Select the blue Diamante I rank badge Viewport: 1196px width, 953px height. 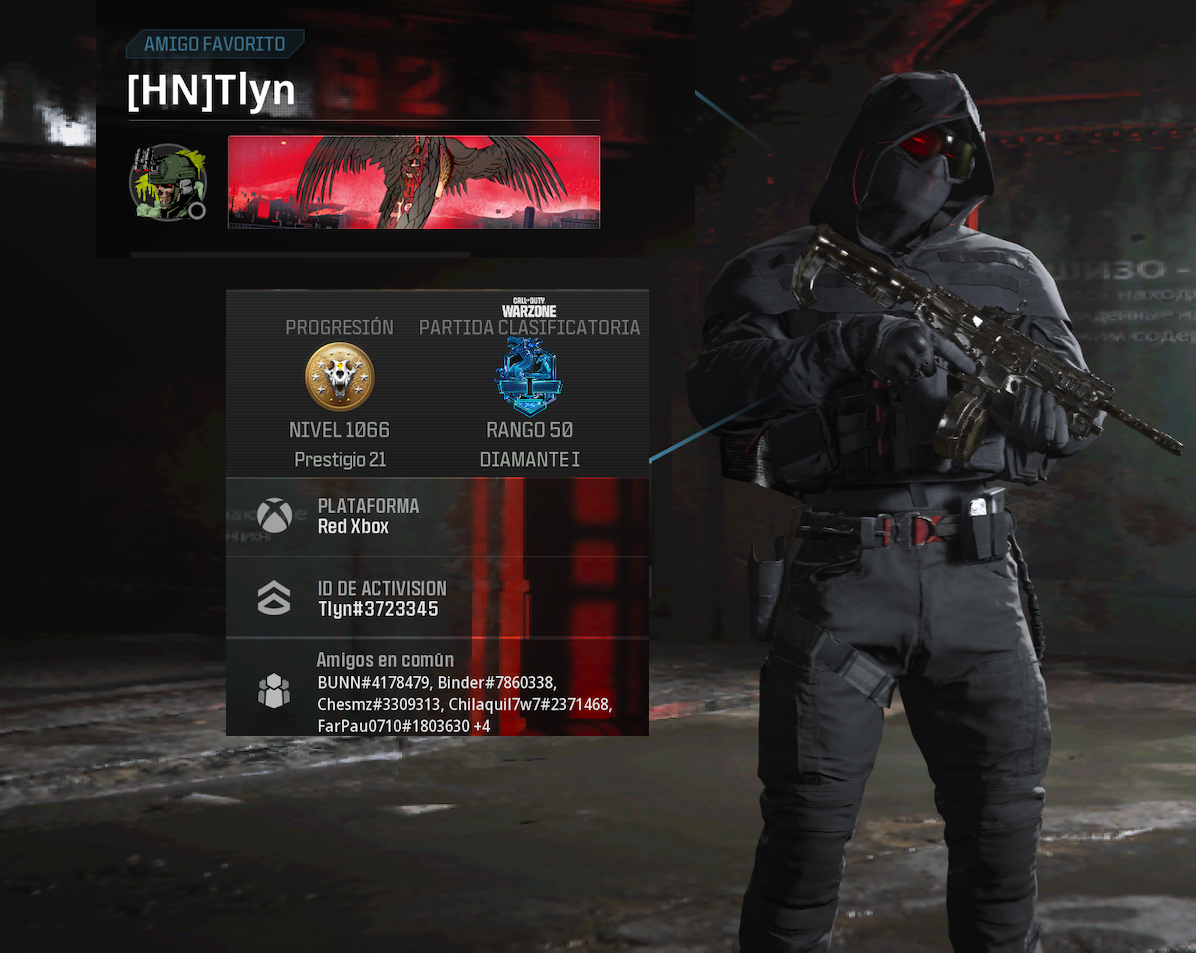[x=529, y=377]
